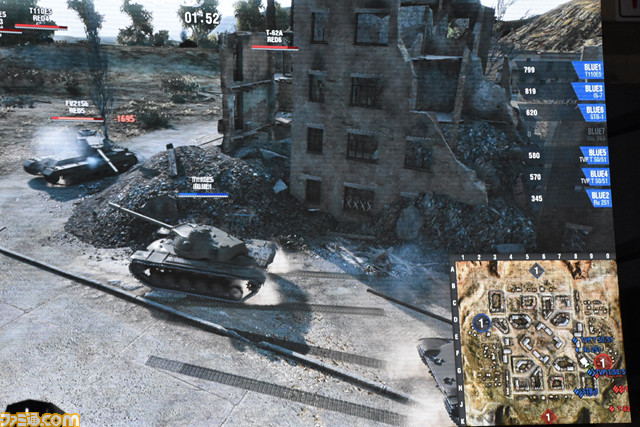Viewport: 640px width, 427px height.
Task: Click the gray diamond marker atop the minimap
Action: click(537, 270)
